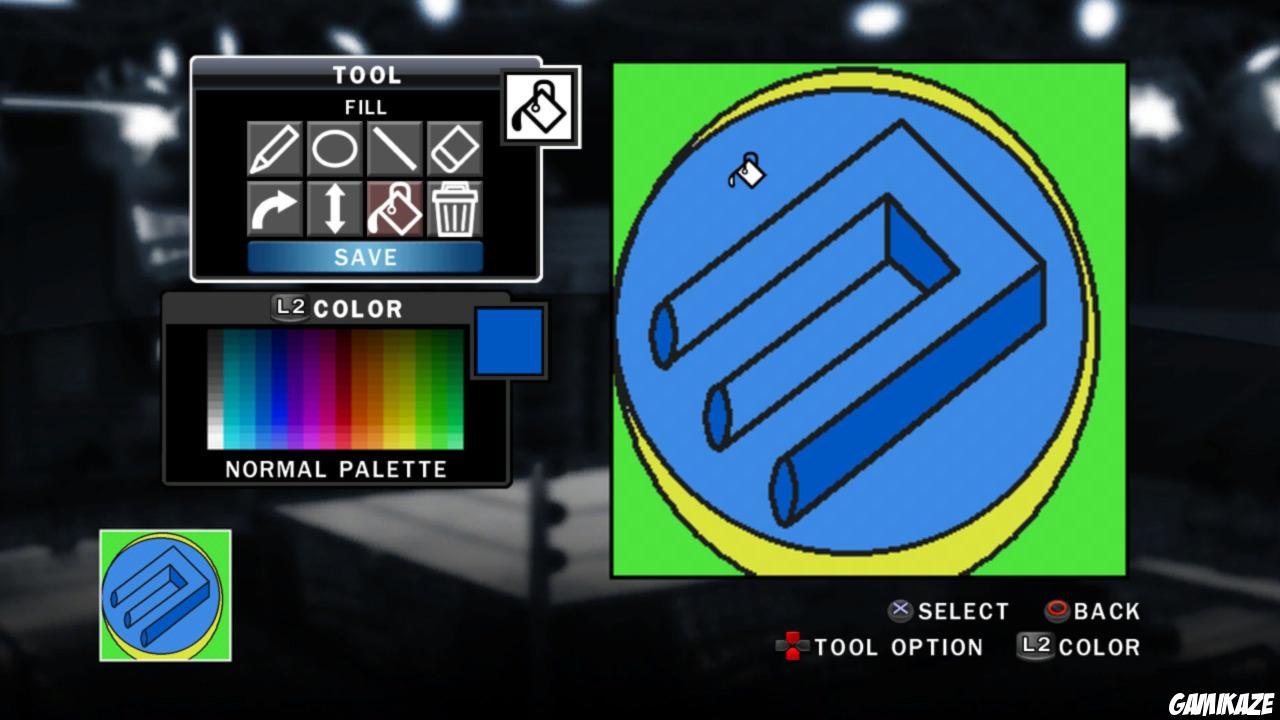This screenshot has height=720, width=1280.
Task: Click the X SELECT prompt icon
Action: tap(900, 611)
